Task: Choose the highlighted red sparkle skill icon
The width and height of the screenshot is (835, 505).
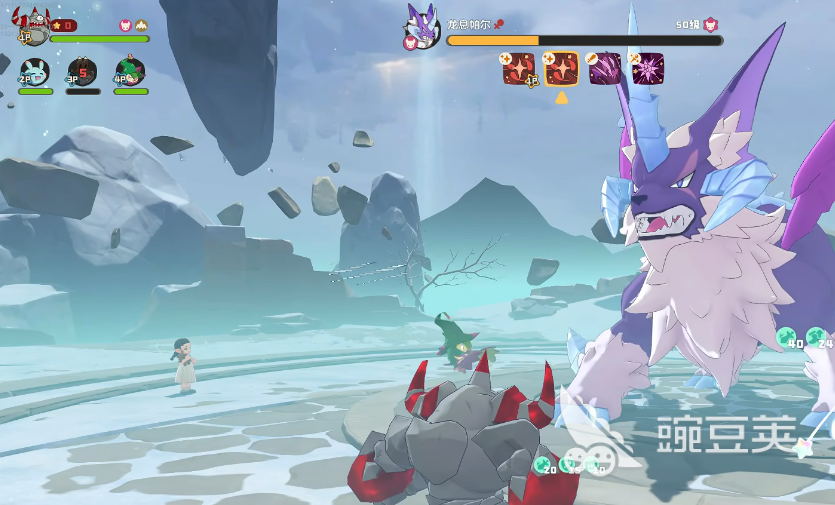Action: point(561,68)
